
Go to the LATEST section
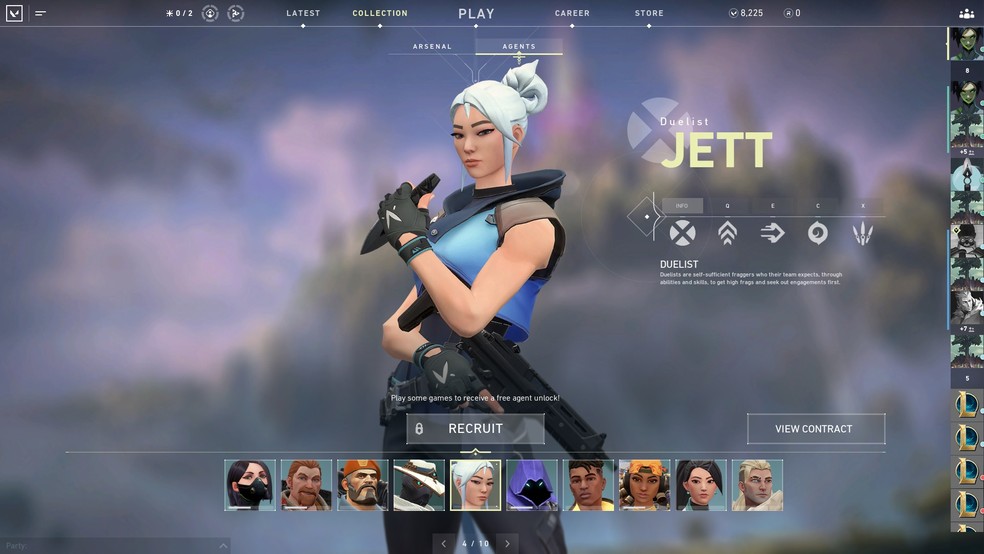click(303, 14)
